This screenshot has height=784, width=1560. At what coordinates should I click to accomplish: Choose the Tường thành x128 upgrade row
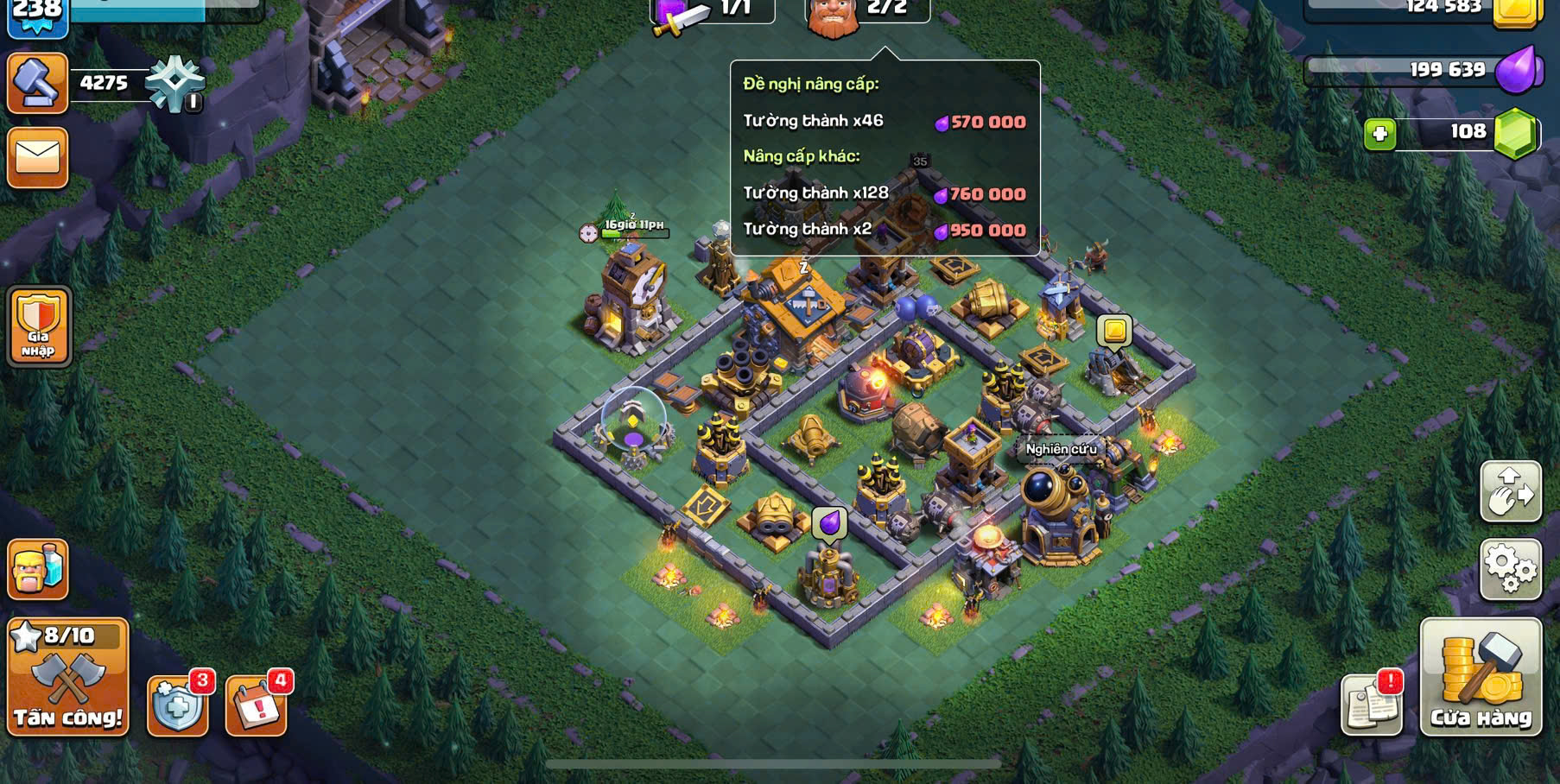885,193
